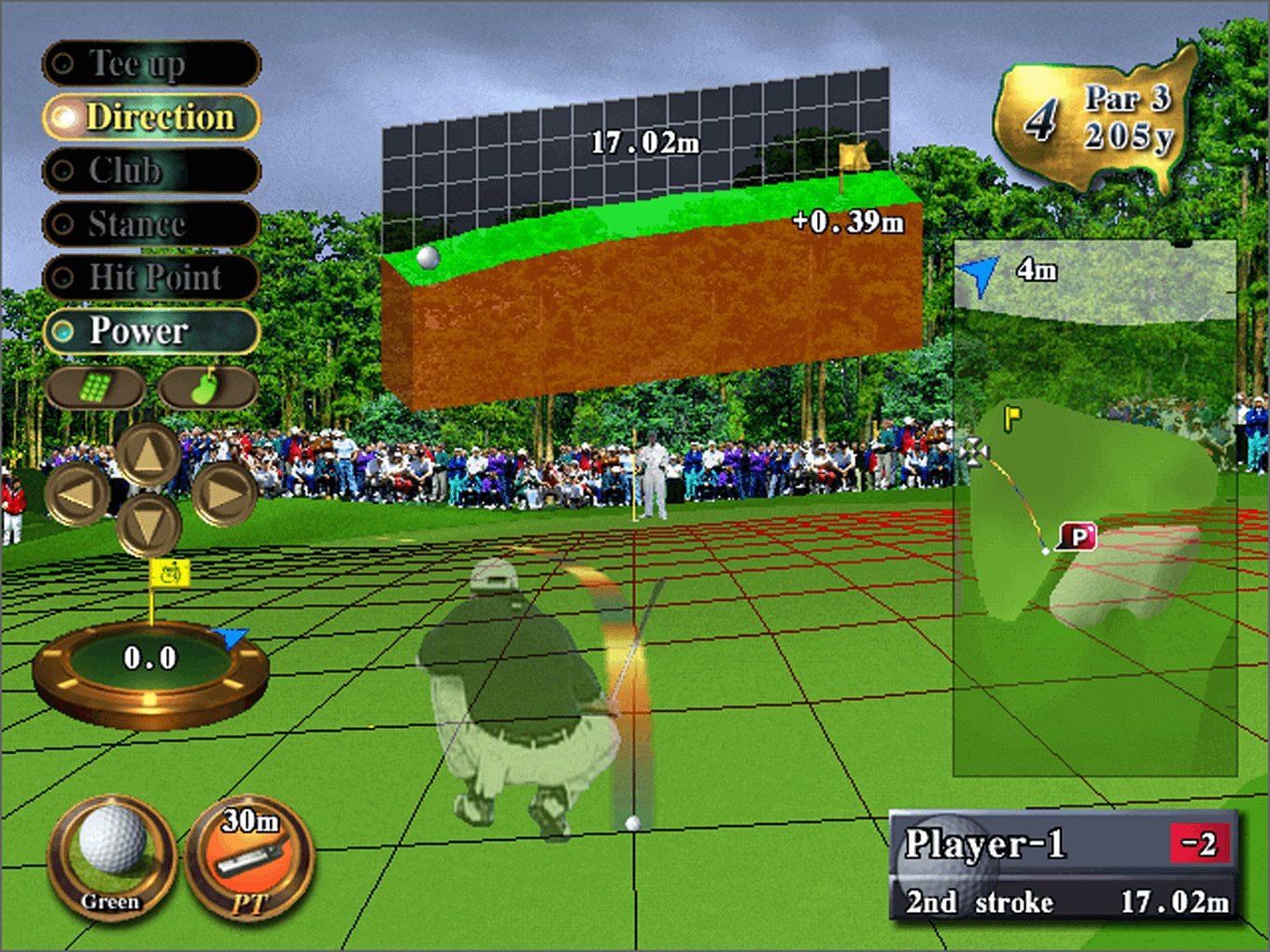
Task: Toggle the green grid view button
Action: [x=95, y=387]
